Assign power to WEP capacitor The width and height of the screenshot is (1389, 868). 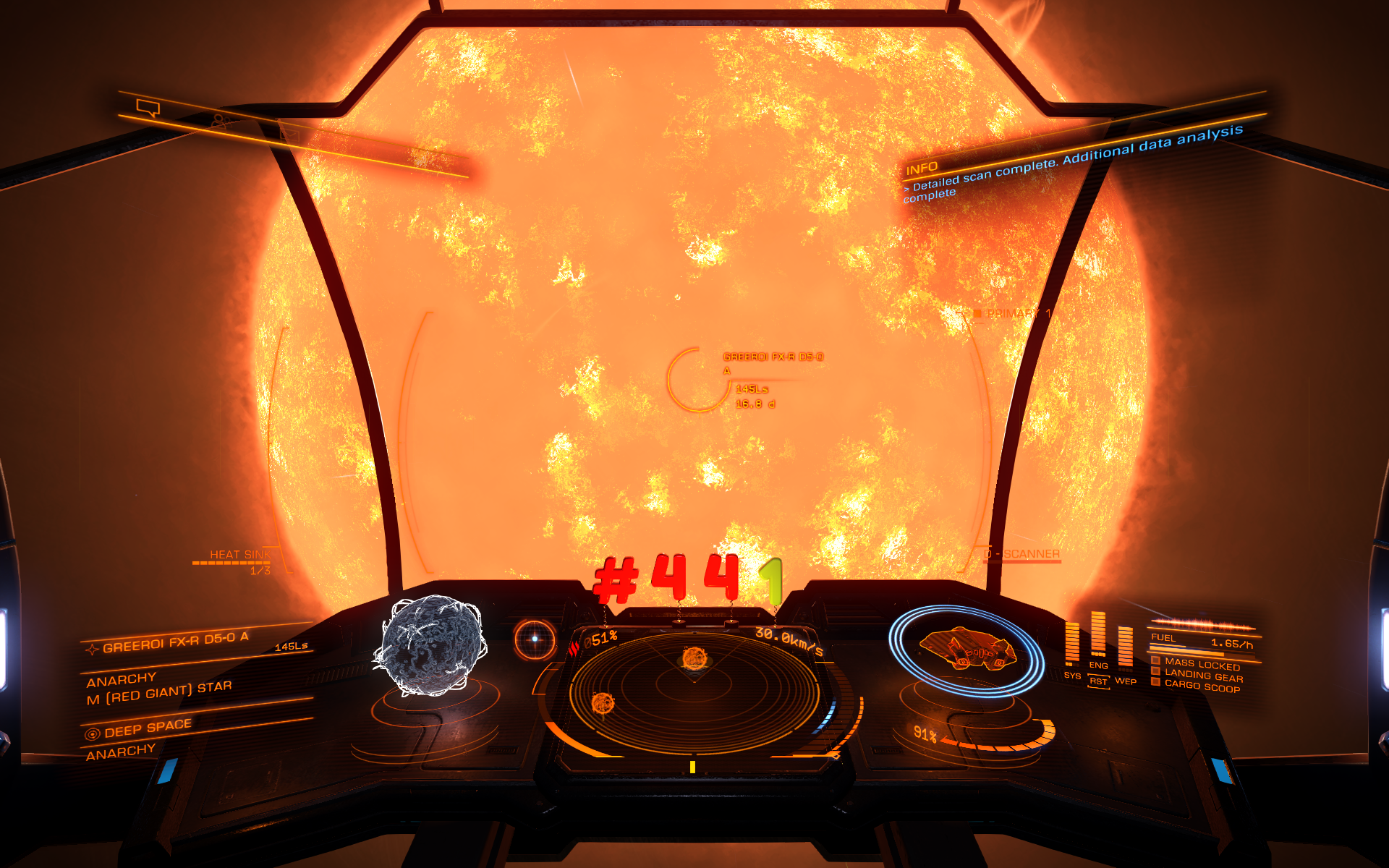[x=1125, y=681]
